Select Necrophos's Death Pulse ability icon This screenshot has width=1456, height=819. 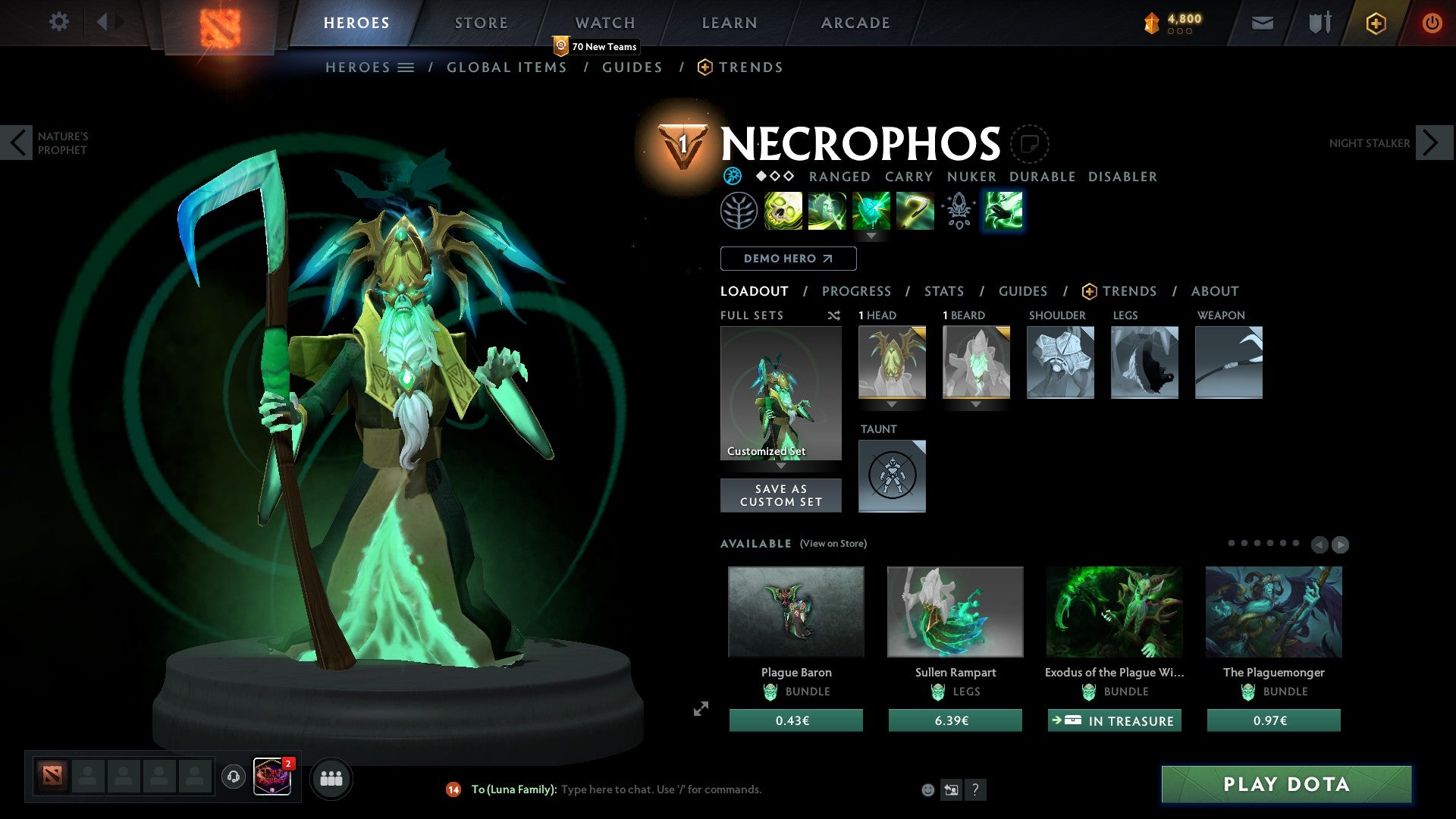(x=783, y=211)
